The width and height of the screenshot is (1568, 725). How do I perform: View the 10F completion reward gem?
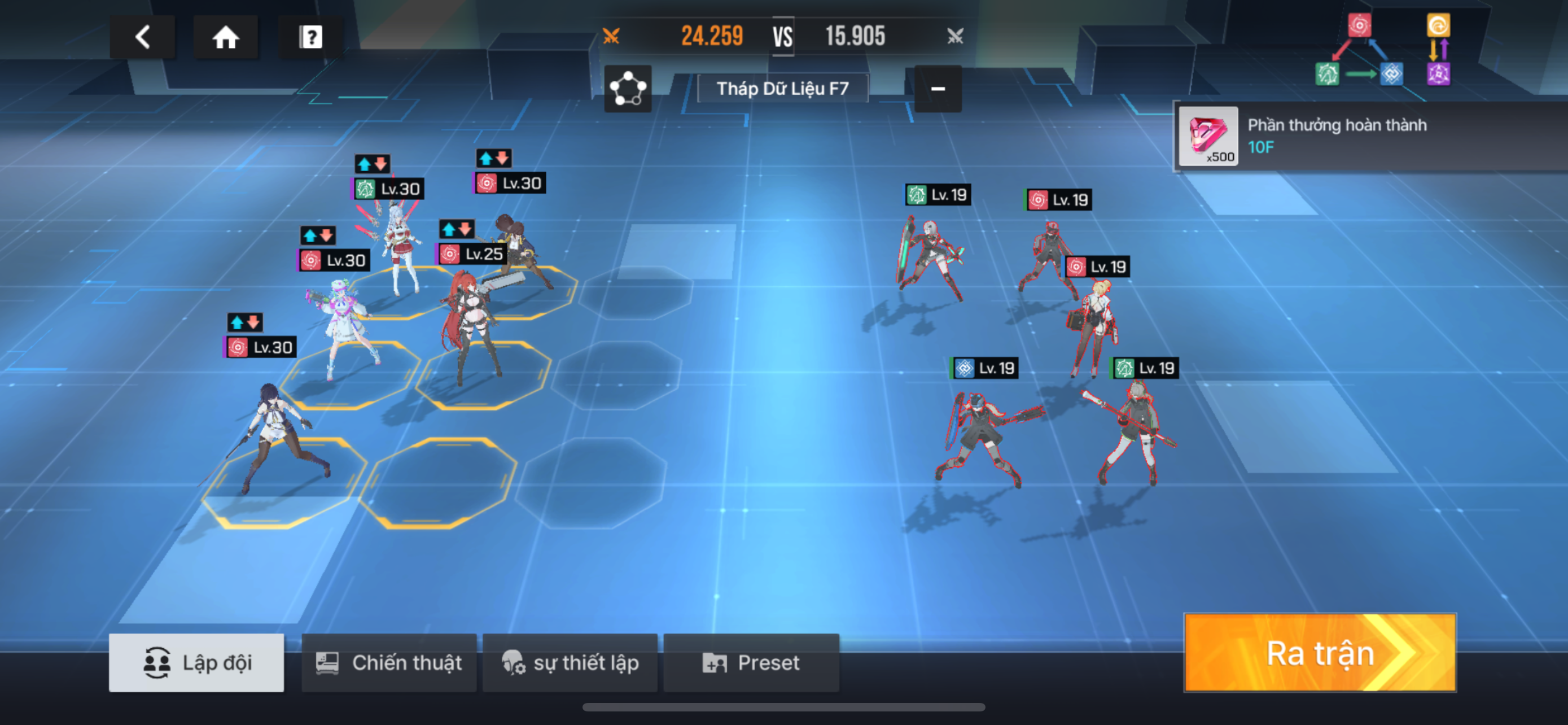pyautogui.click(x=1208, y=136)
